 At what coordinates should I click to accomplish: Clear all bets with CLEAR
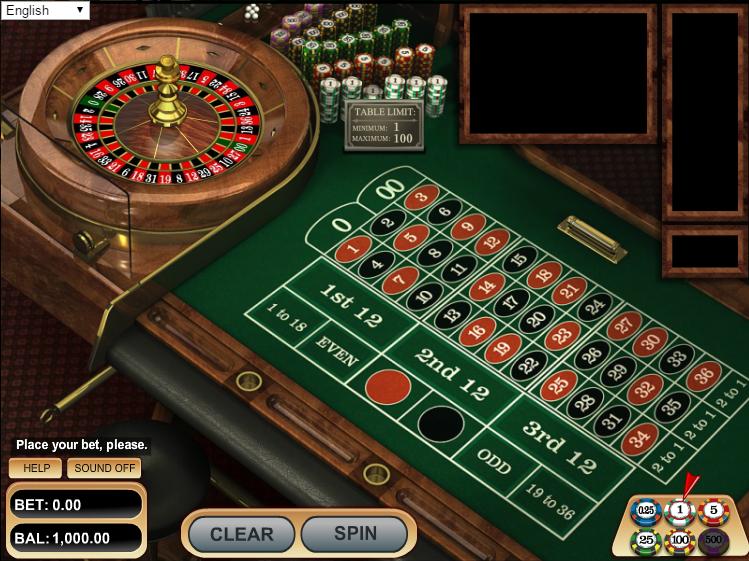click(241, 534)
